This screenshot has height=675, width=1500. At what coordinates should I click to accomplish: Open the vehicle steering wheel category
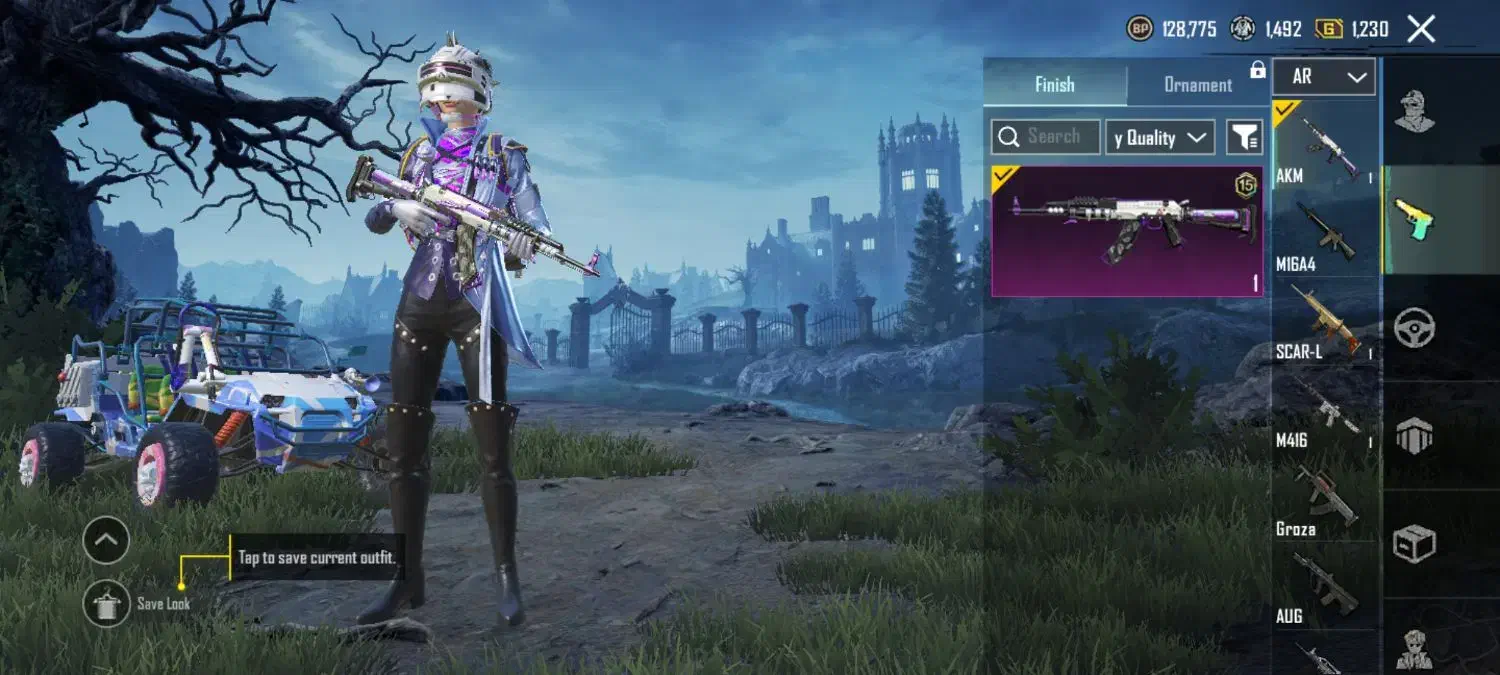(1414, 327)
